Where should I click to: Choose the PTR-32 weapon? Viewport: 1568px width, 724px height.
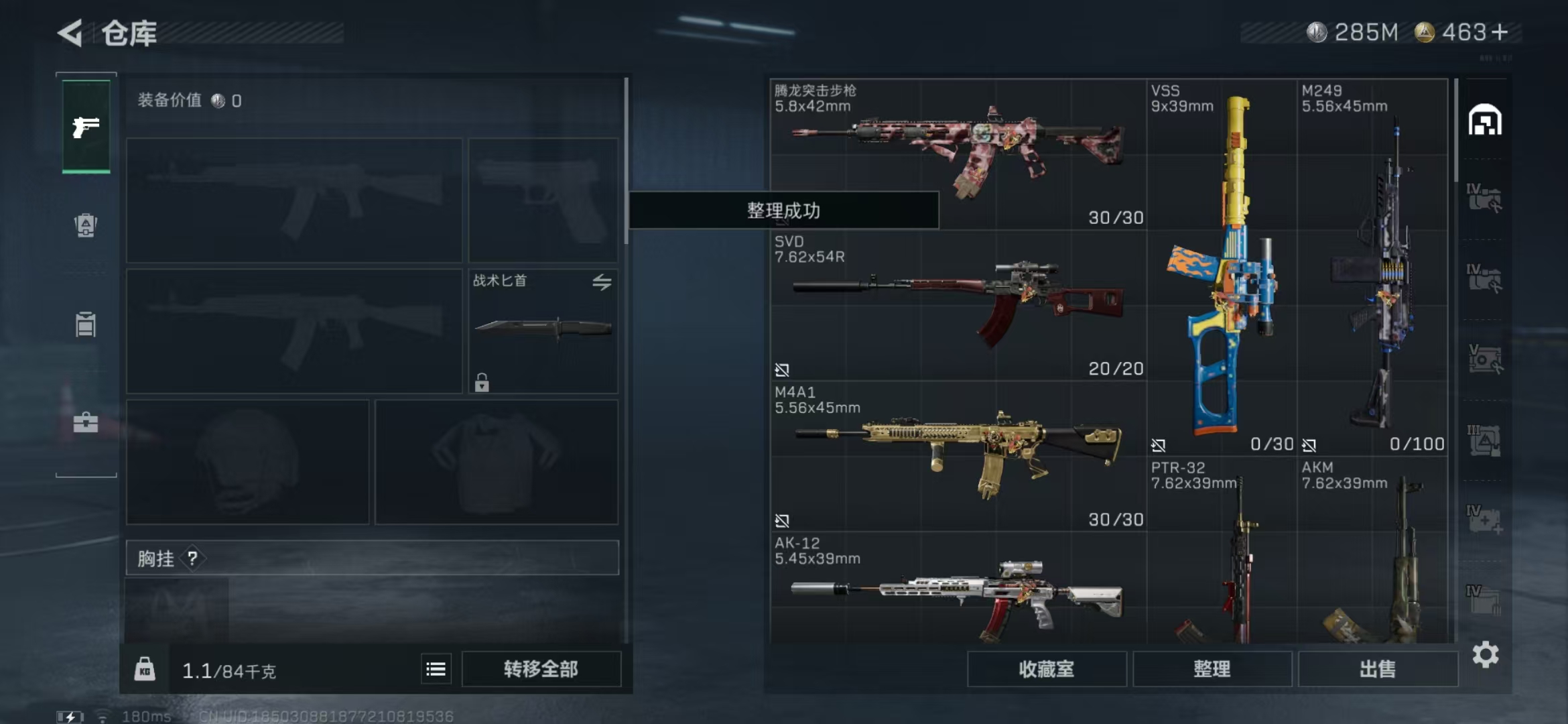click(x=1221, y=556)
